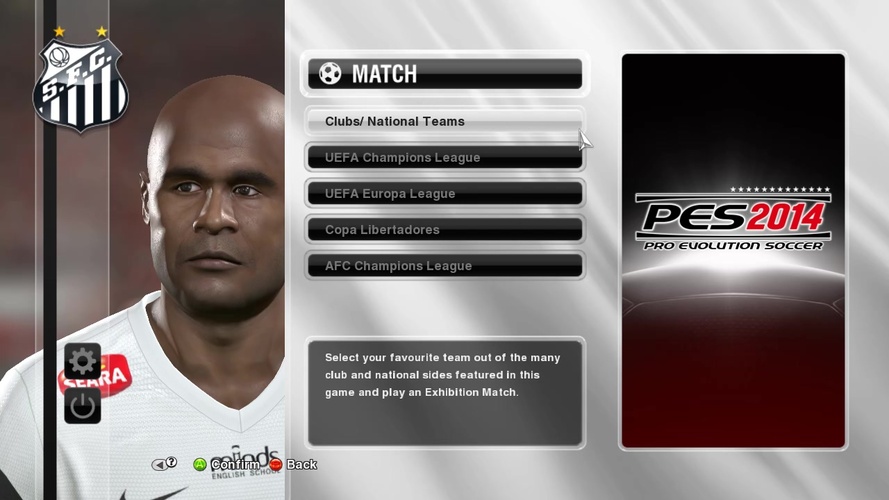Screen dimensions: 889x500
Task: Click the power icon to exit
Action: (x=82, y=405)
